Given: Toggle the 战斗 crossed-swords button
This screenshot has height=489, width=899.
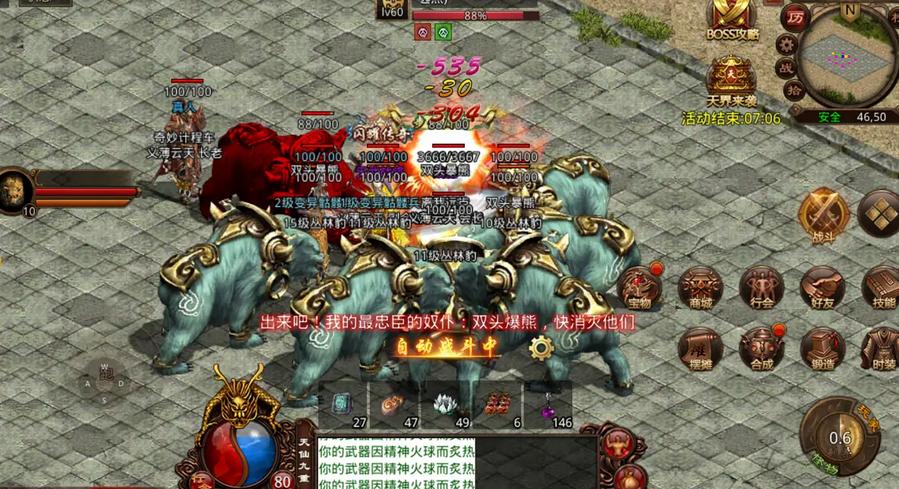Looking at the screenshot, I should 823,213.
